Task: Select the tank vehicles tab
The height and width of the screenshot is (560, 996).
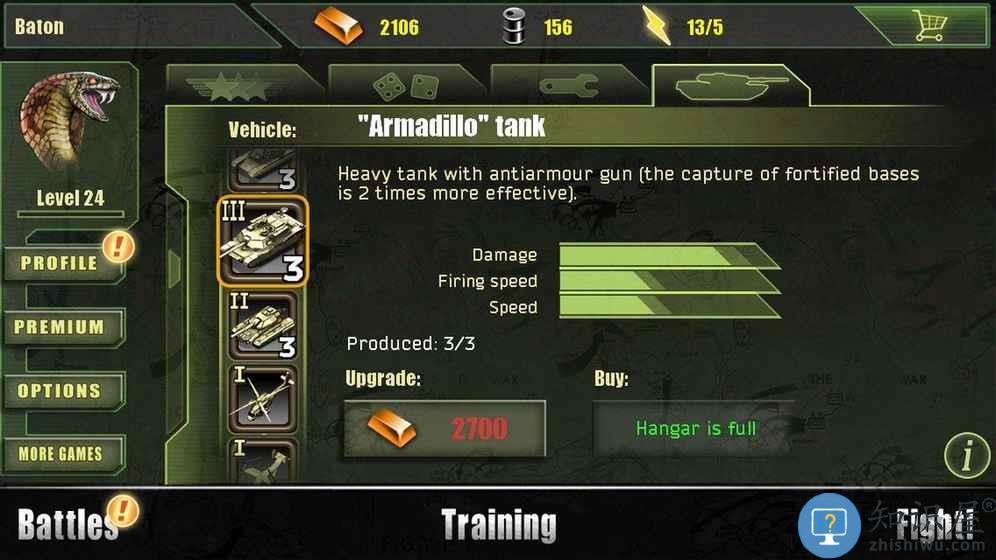Action: point(729,87)
